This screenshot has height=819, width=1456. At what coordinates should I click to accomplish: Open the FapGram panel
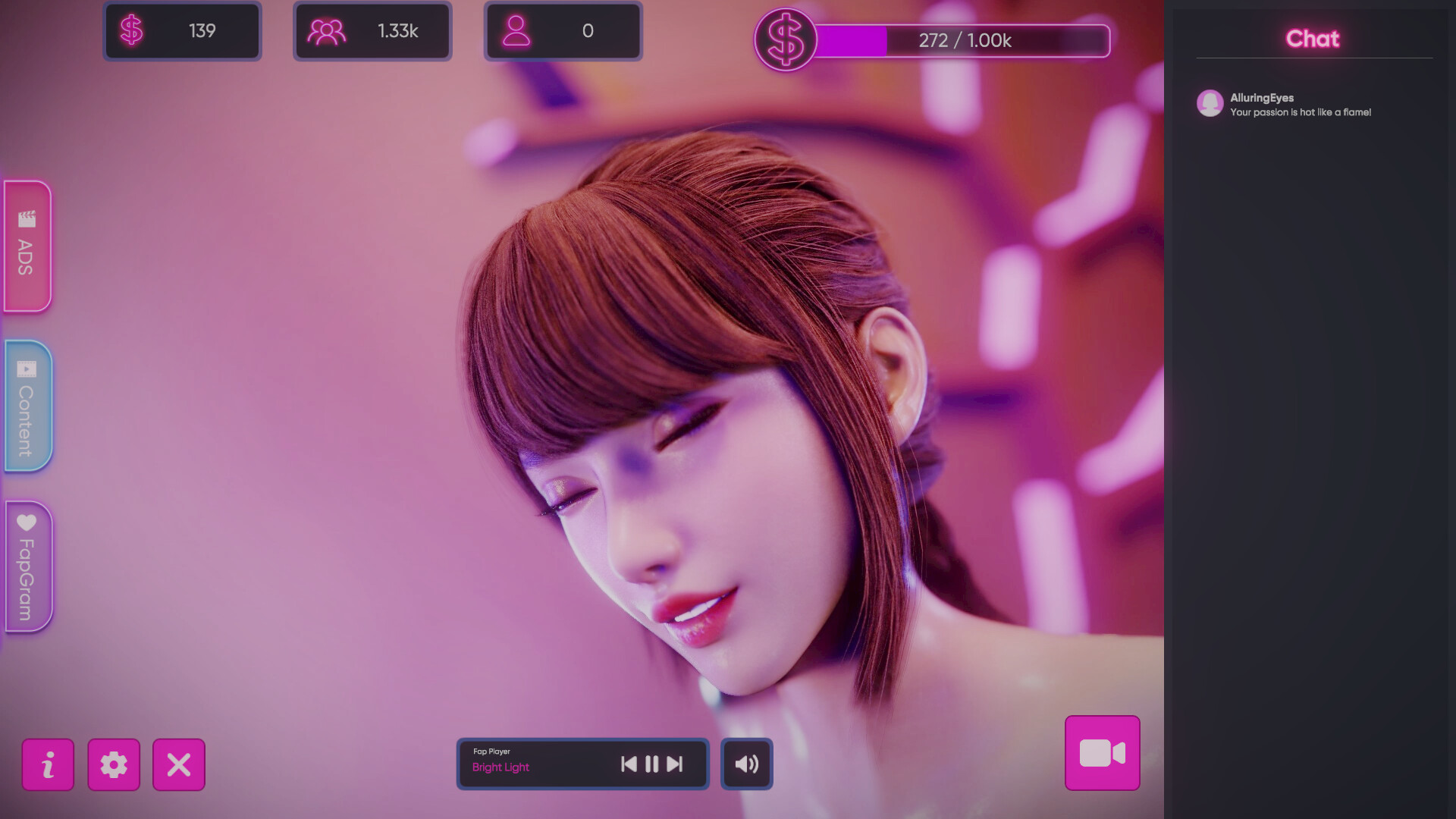click(27, 566)
